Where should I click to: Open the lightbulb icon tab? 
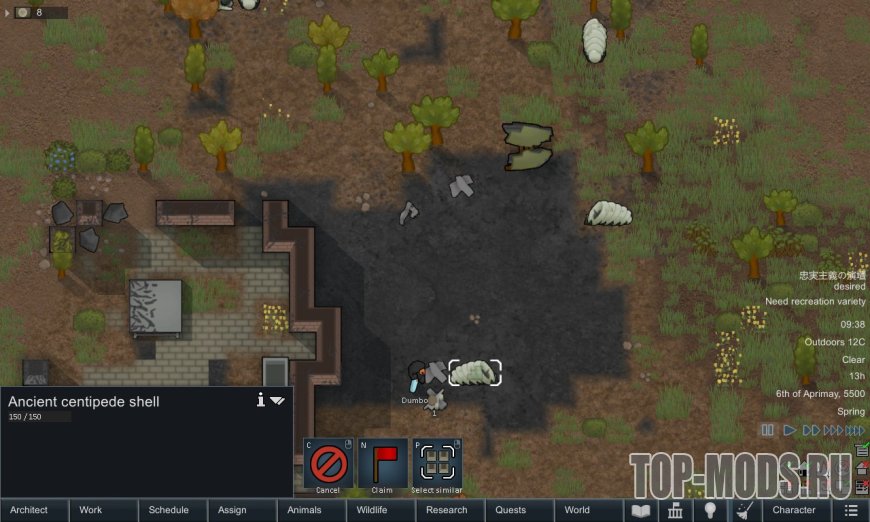pyautogui.click(x=709, y=510)
